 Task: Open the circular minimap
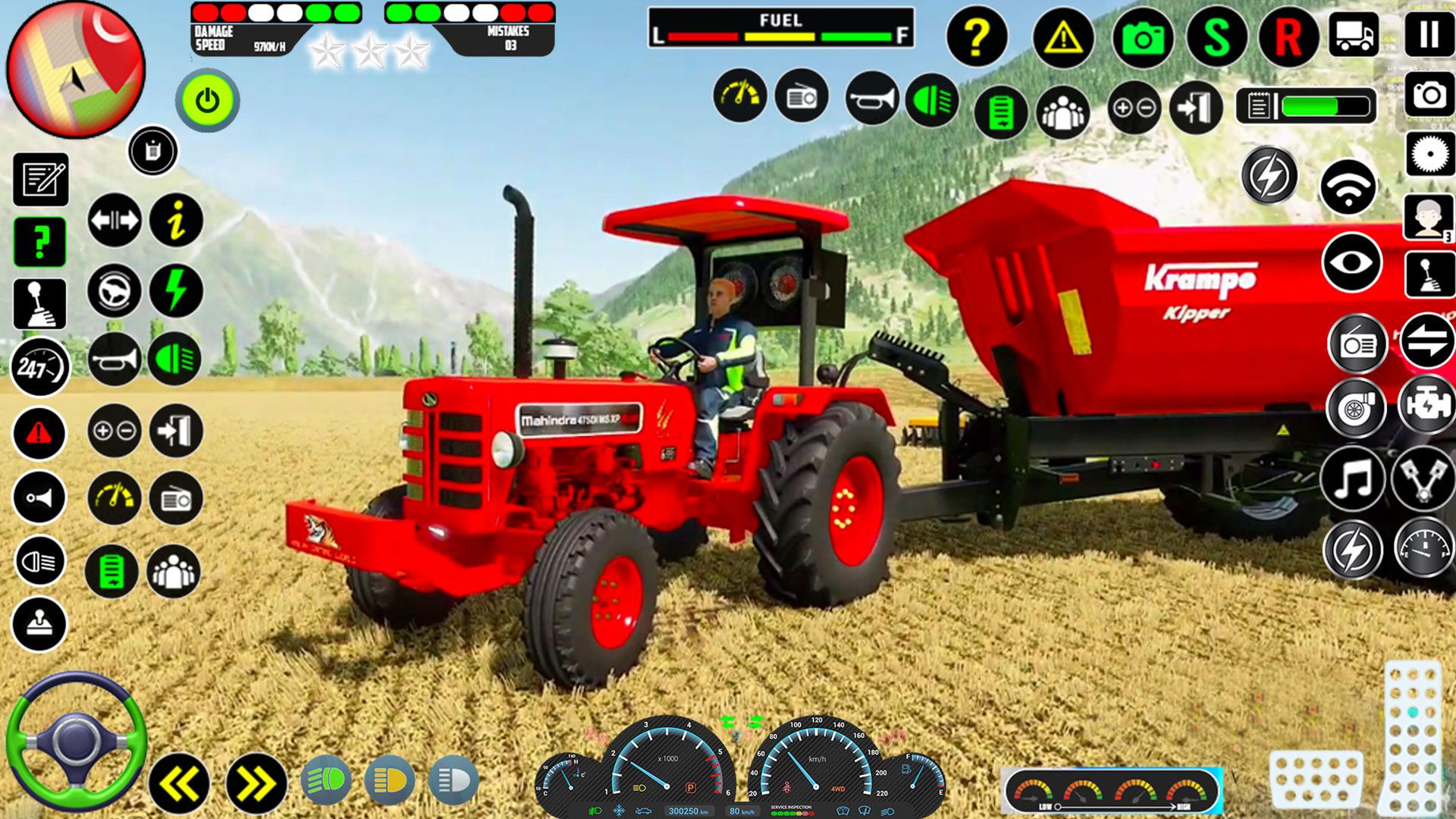(x=75, y=70)
